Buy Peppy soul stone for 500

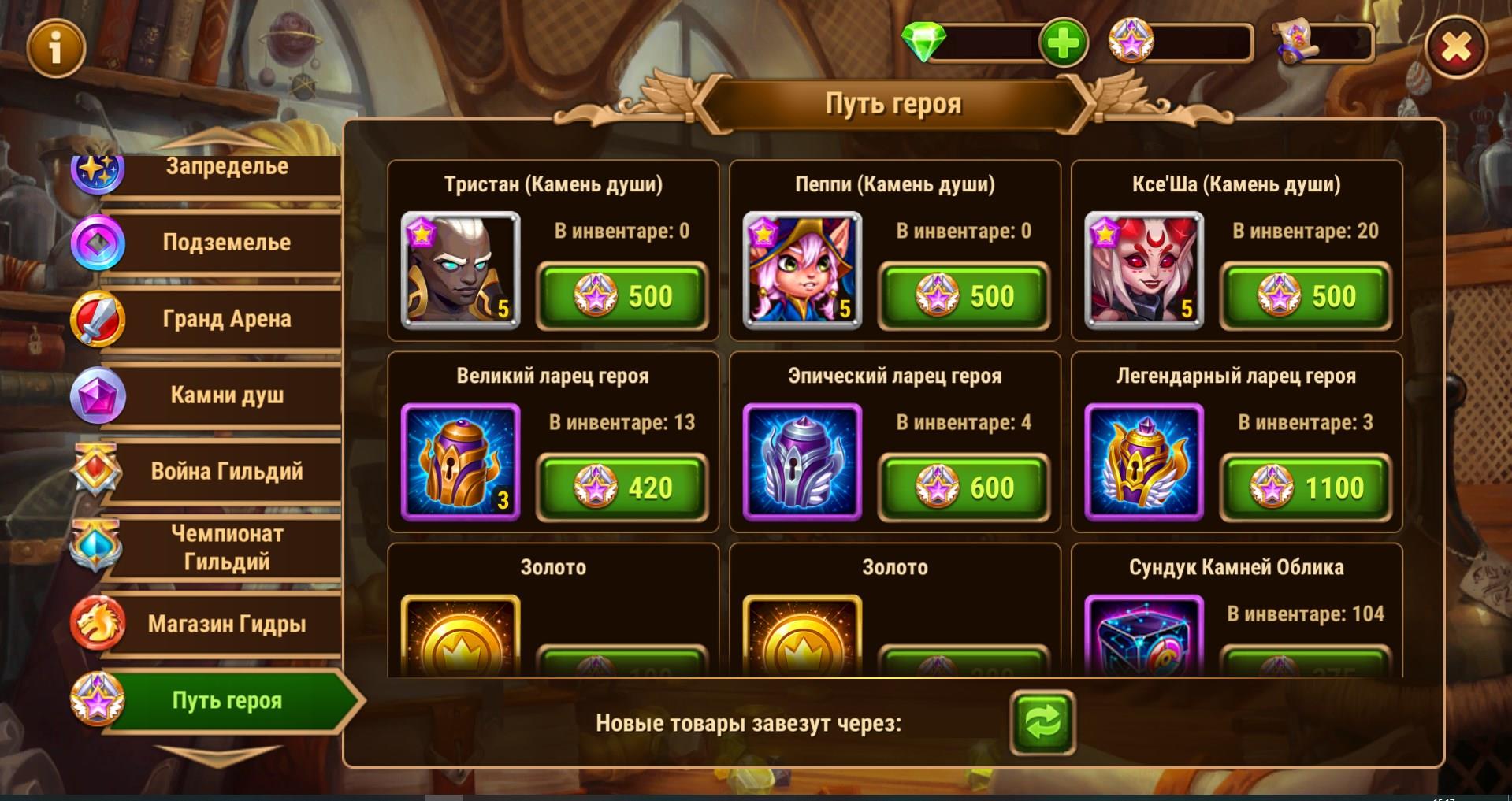[964, 296]
